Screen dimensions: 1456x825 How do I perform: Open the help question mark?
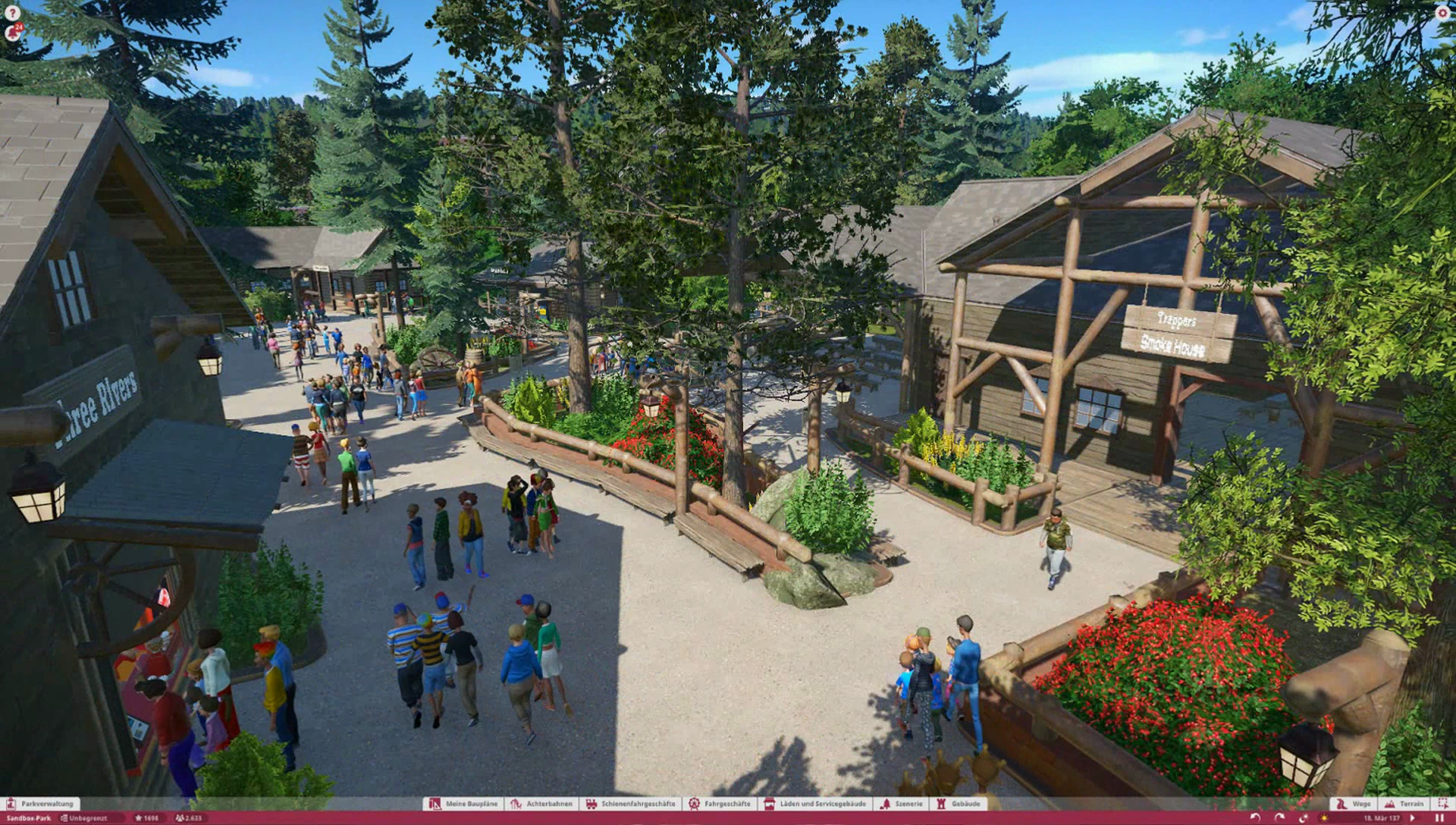(12, 12)
